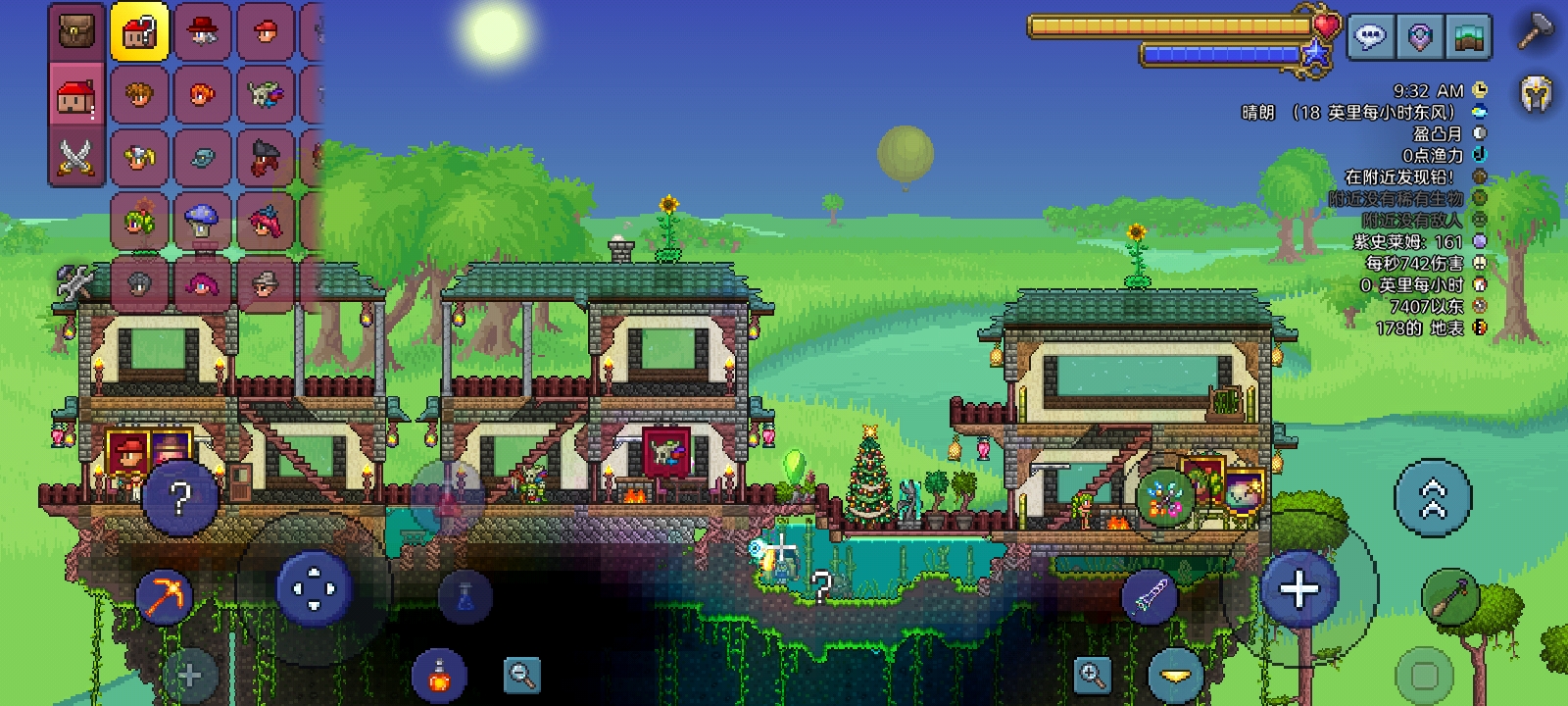Select the molten pickaxe quick slot
The image size is (1568, 706).
(165, 596)
